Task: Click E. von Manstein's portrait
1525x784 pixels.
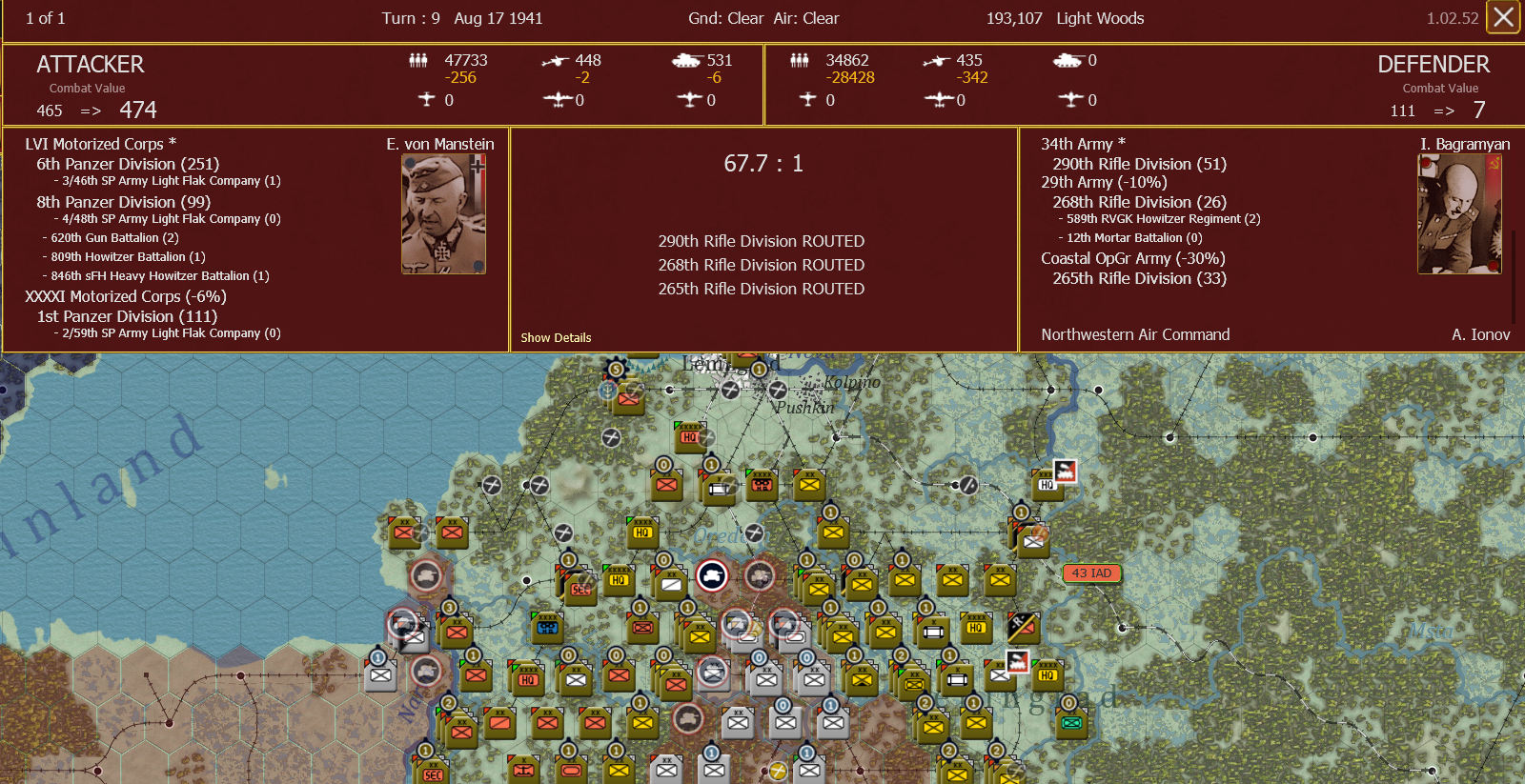Action: [442, 211]
